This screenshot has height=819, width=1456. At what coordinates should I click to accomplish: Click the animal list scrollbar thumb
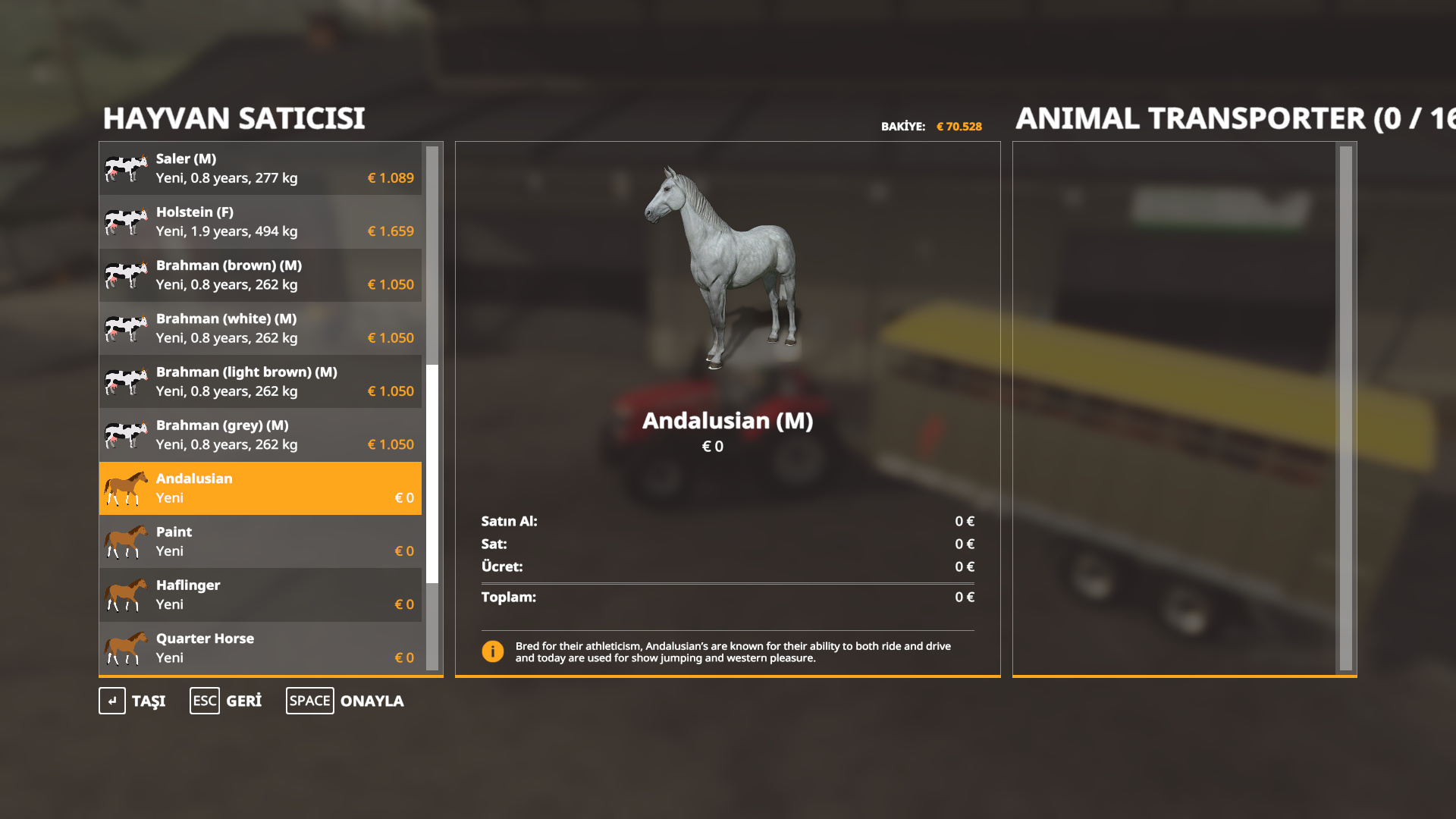pos(432,474)
